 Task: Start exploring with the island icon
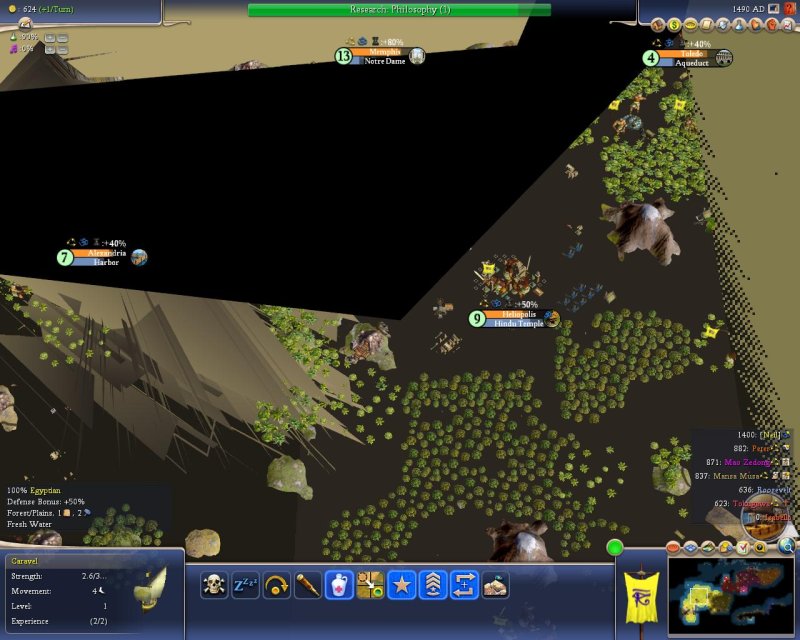pos(495,585)
